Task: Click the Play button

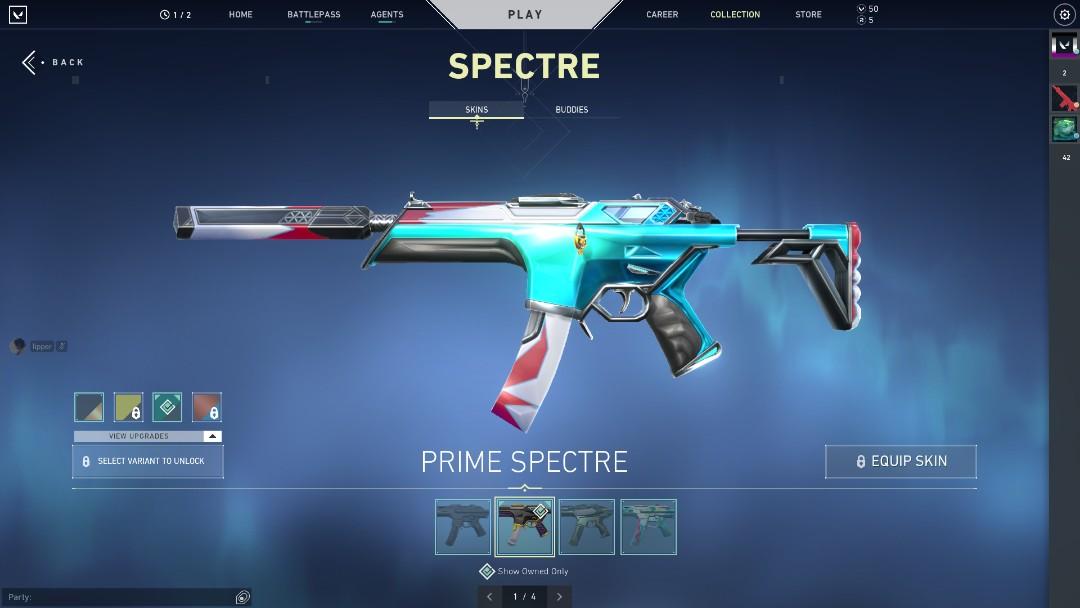Action: point(525,15)
